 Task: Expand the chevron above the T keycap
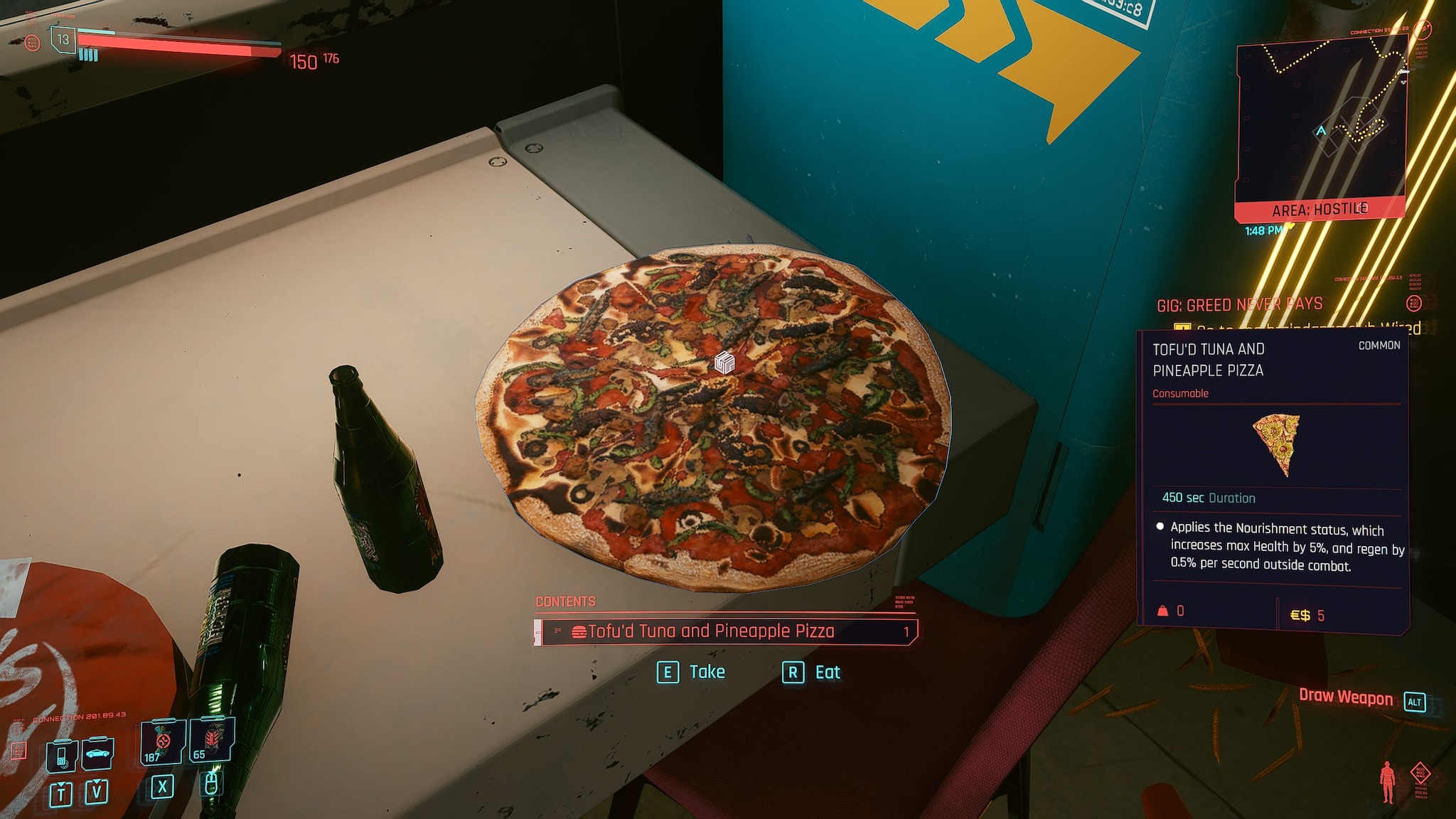tap(61, 784)
